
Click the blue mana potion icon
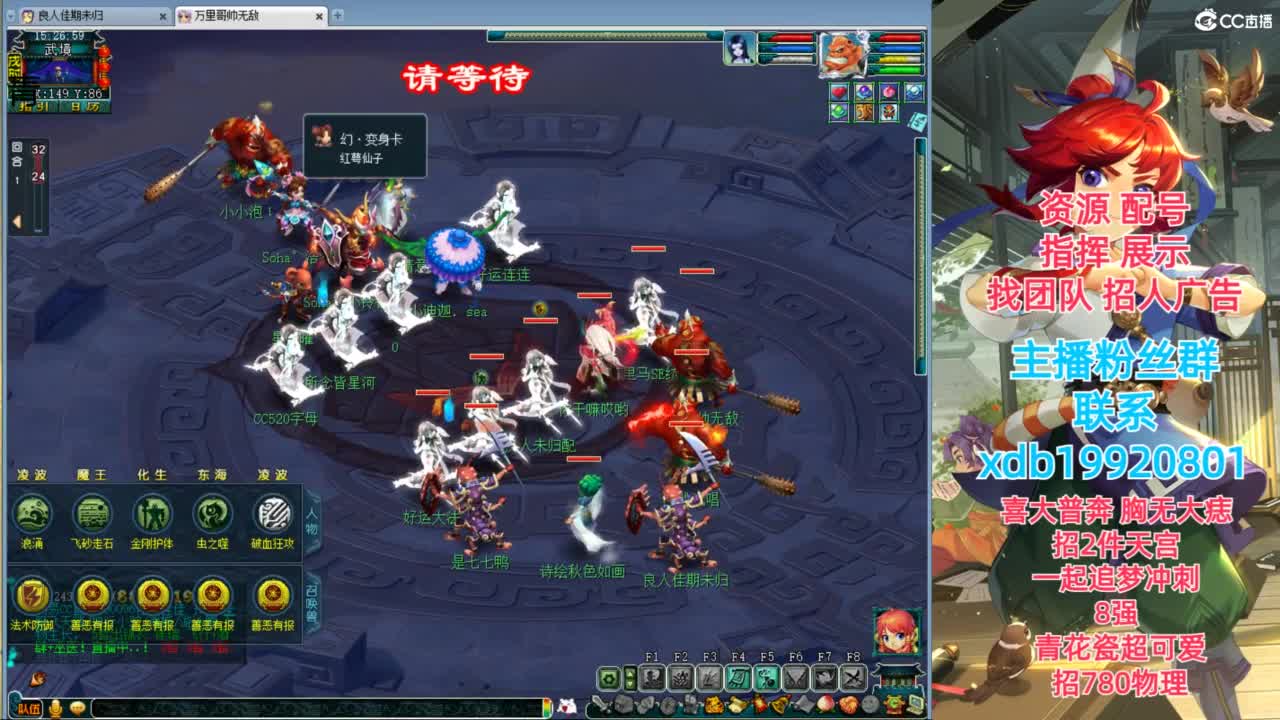point(864,93)
